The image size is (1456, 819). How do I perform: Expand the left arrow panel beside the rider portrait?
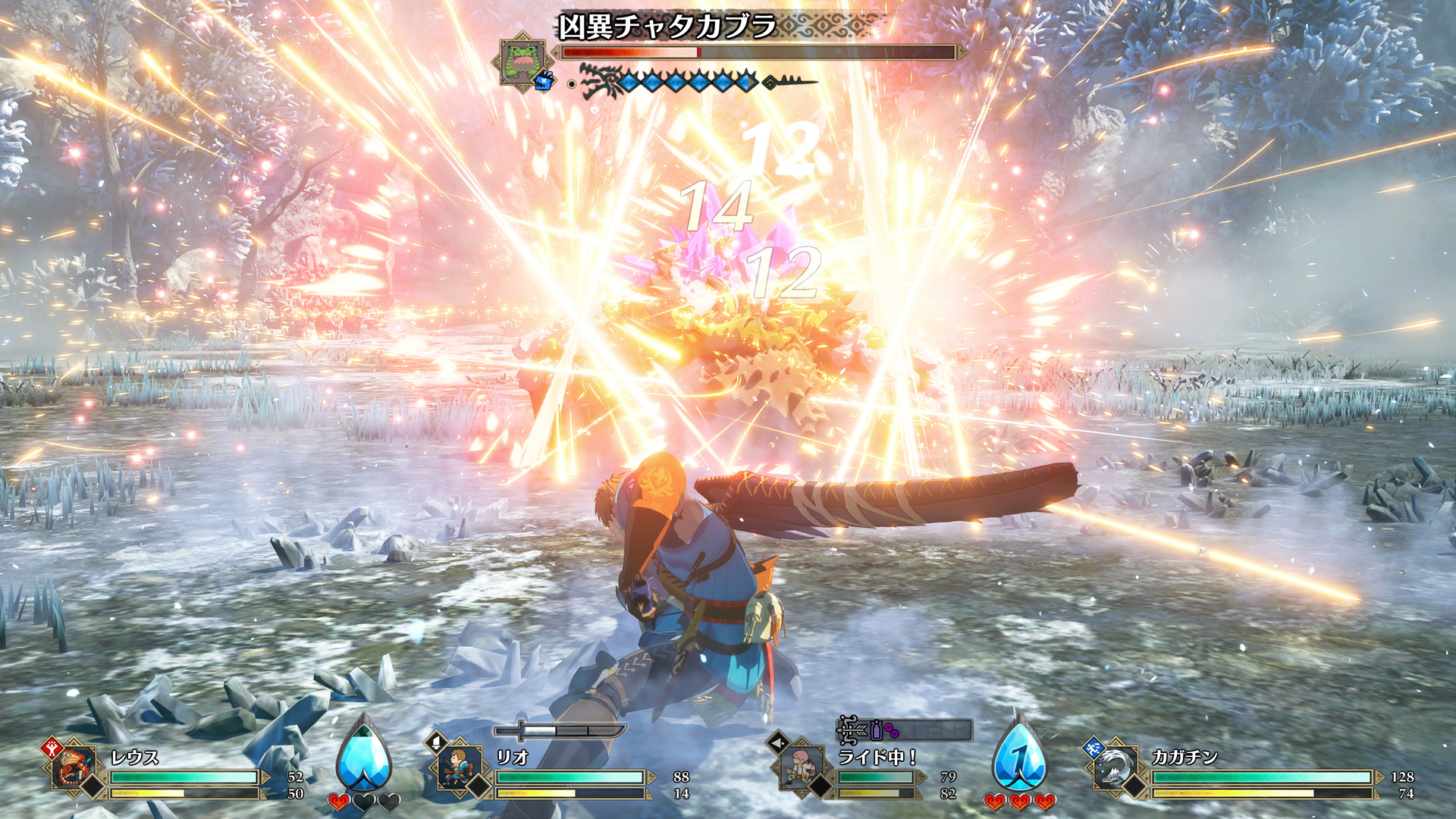click(777, 744)
